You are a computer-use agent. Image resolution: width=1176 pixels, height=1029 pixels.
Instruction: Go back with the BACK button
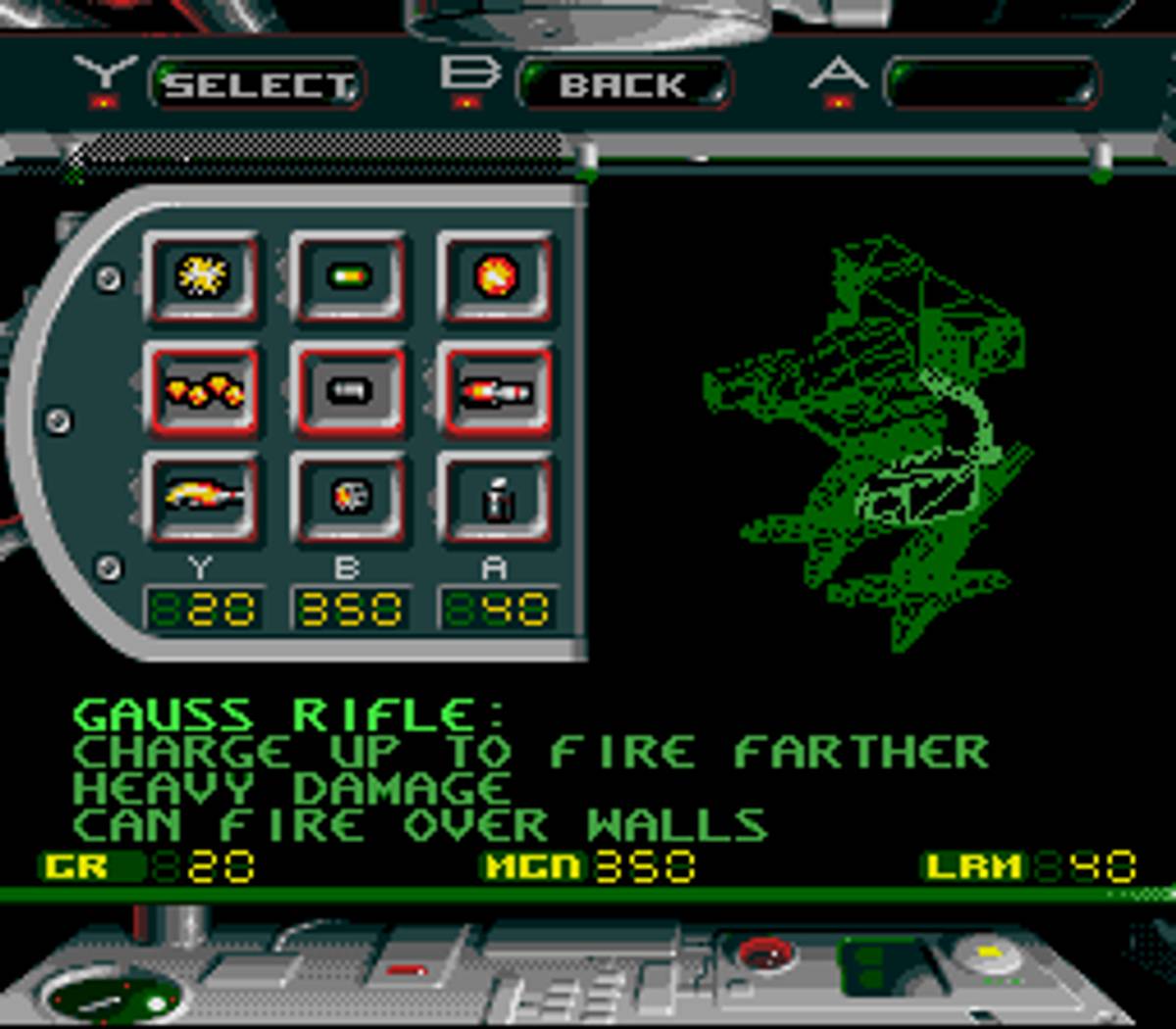coord(623,85)
